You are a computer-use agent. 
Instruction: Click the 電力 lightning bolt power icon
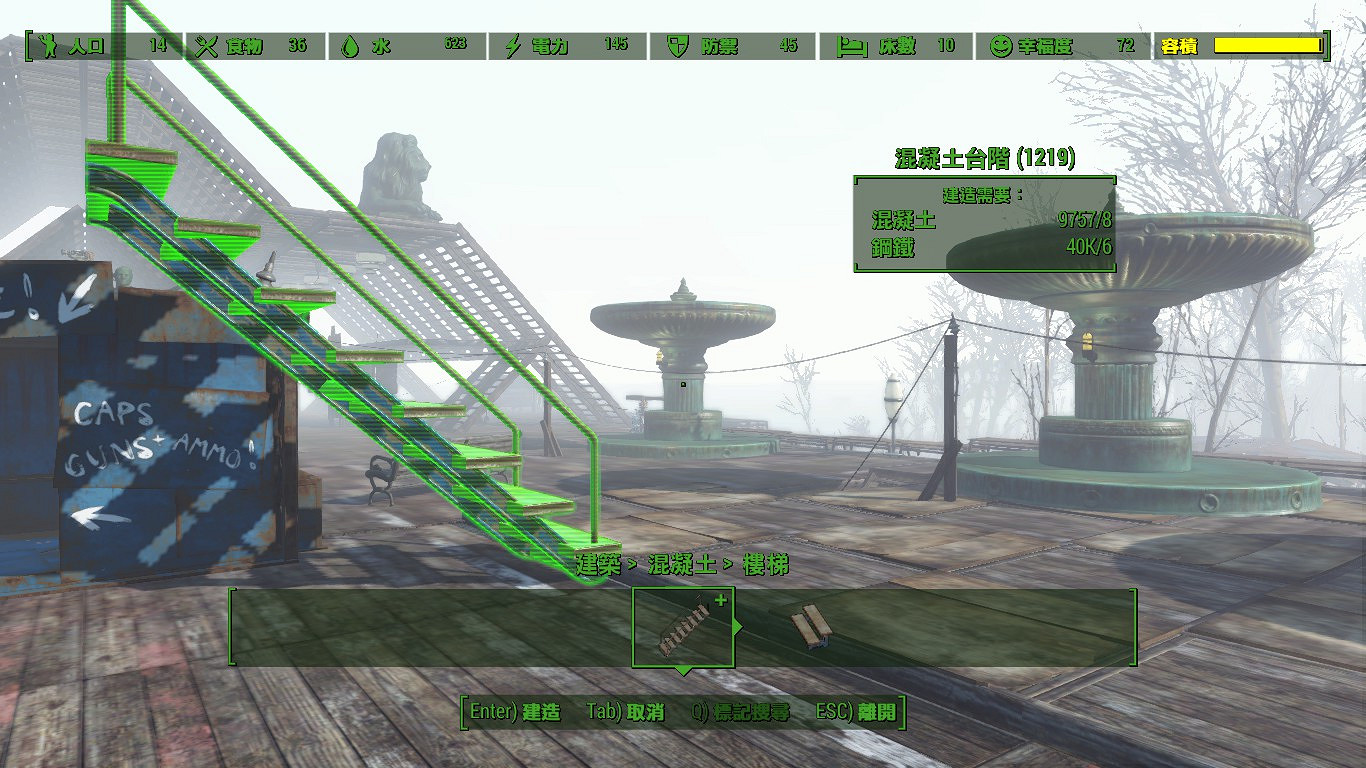[x=512, y=44]
